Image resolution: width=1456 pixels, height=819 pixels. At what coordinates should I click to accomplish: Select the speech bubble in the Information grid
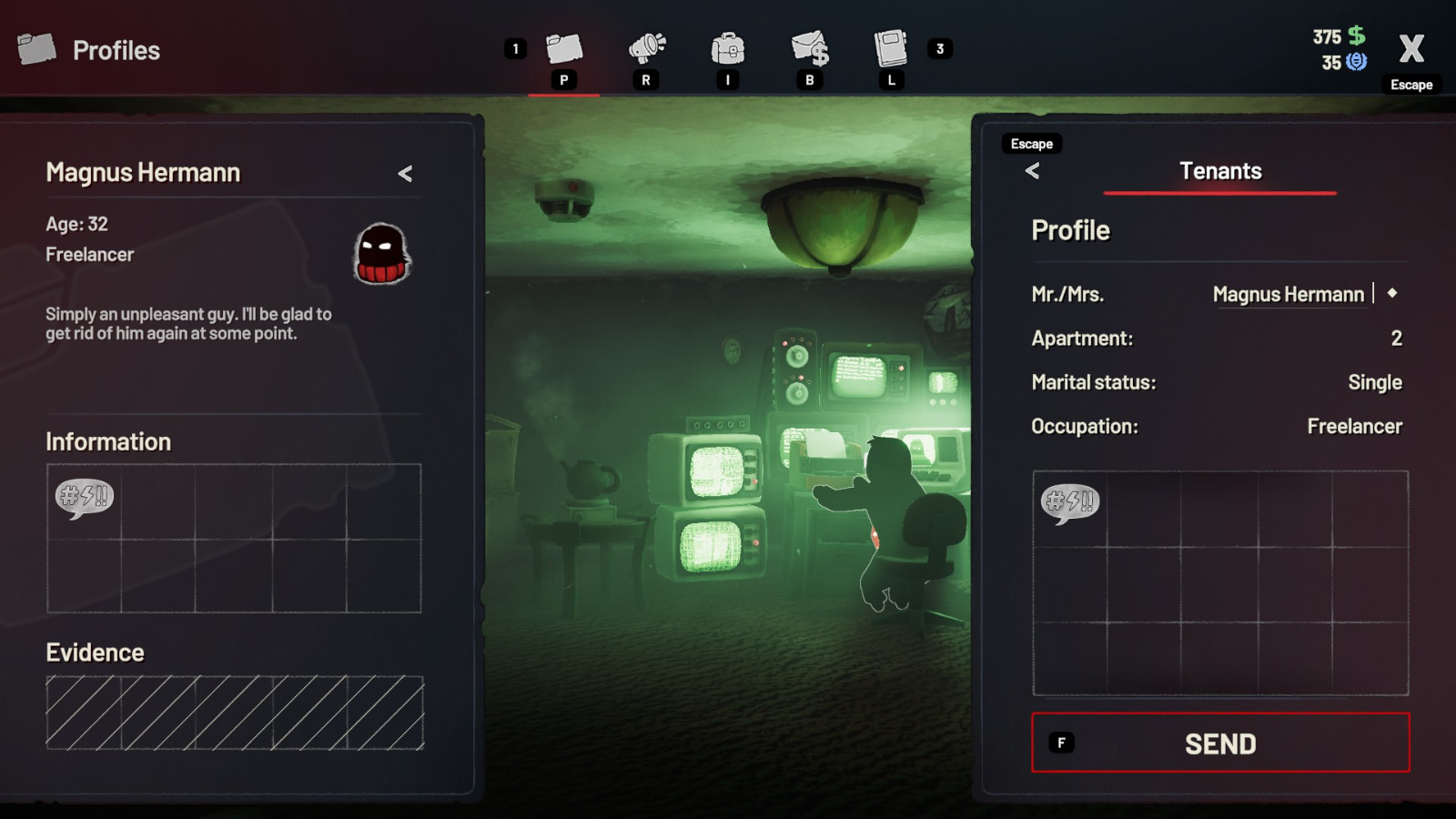click(x=86, y=499)
